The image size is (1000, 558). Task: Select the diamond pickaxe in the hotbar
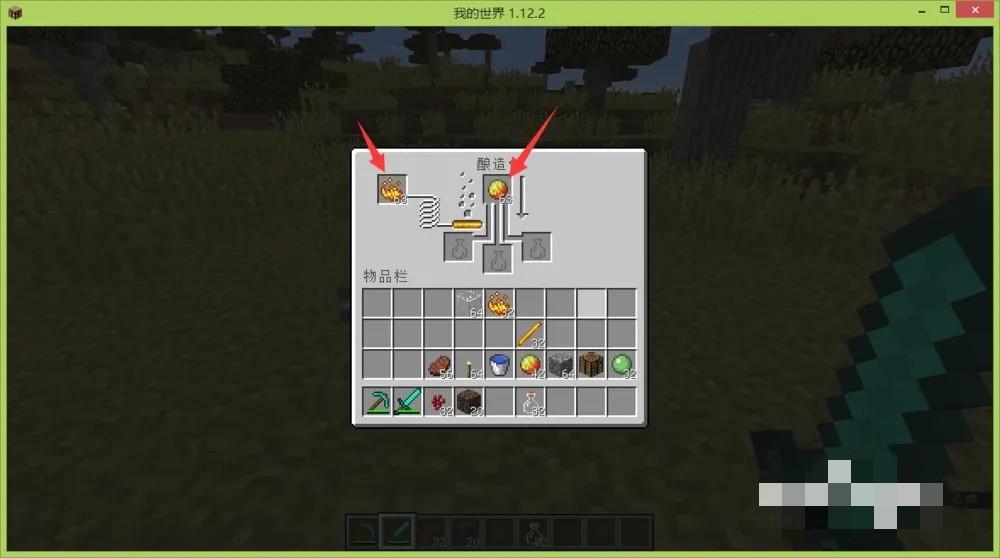pyautogui.click(x=377, y=402)
